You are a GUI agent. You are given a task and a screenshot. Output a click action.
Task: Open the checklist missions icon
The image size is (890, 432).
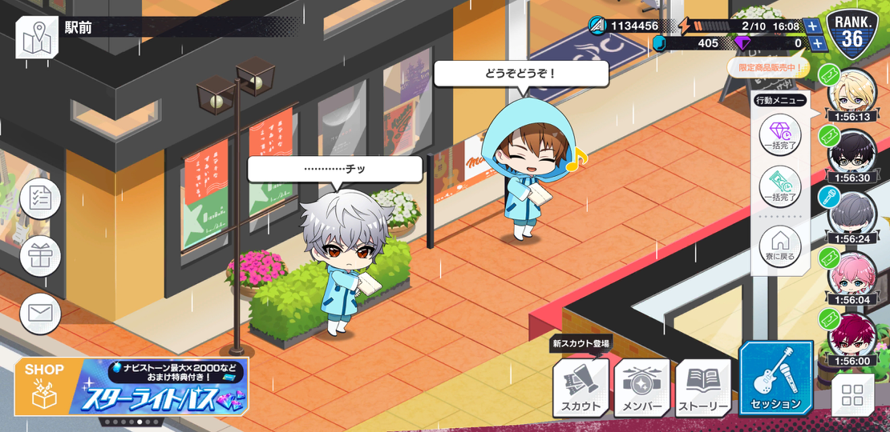pyautogui.click(x=40, y=198)
